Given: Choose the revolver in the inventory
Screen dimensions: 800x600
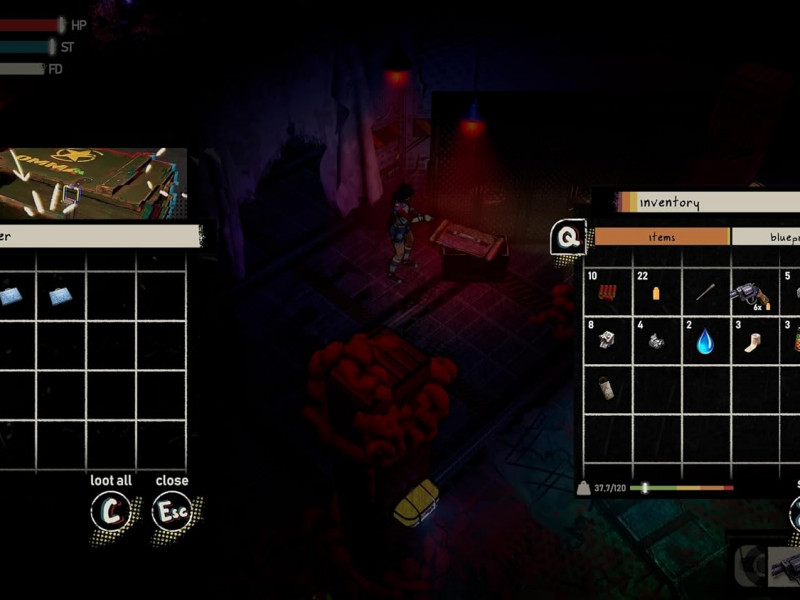Looking at the screenshot, I should pyautogui.click(x=755, y=294).
